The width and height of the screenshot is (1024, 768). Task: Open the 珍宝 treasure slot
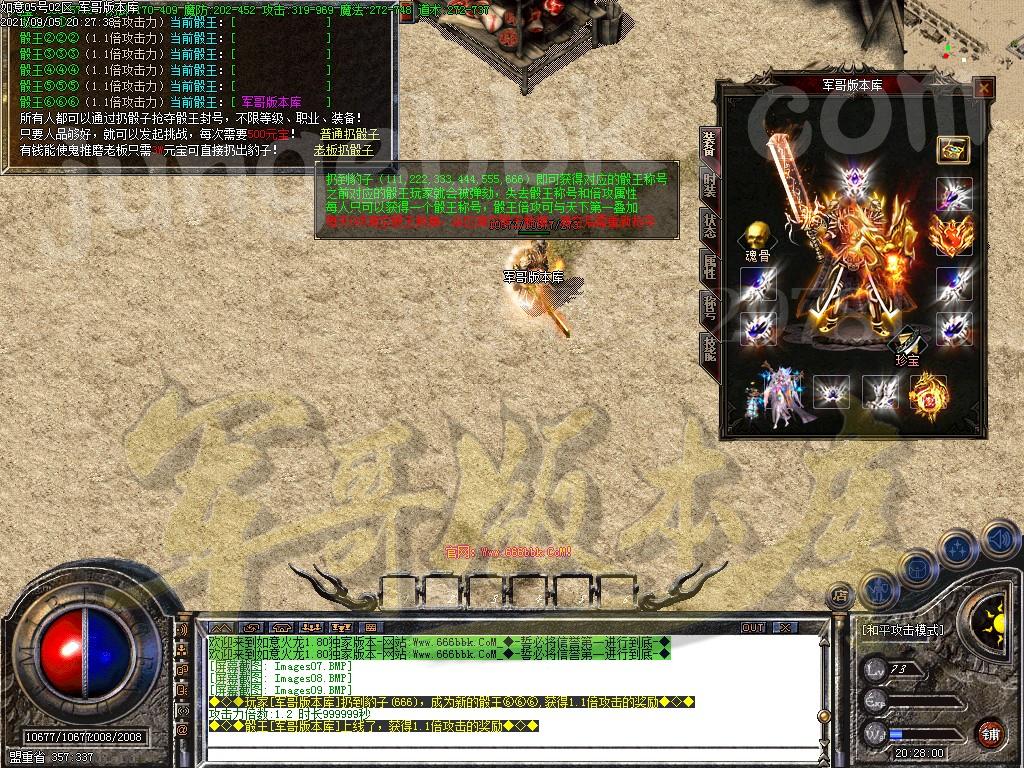click(x=908, y=341)
